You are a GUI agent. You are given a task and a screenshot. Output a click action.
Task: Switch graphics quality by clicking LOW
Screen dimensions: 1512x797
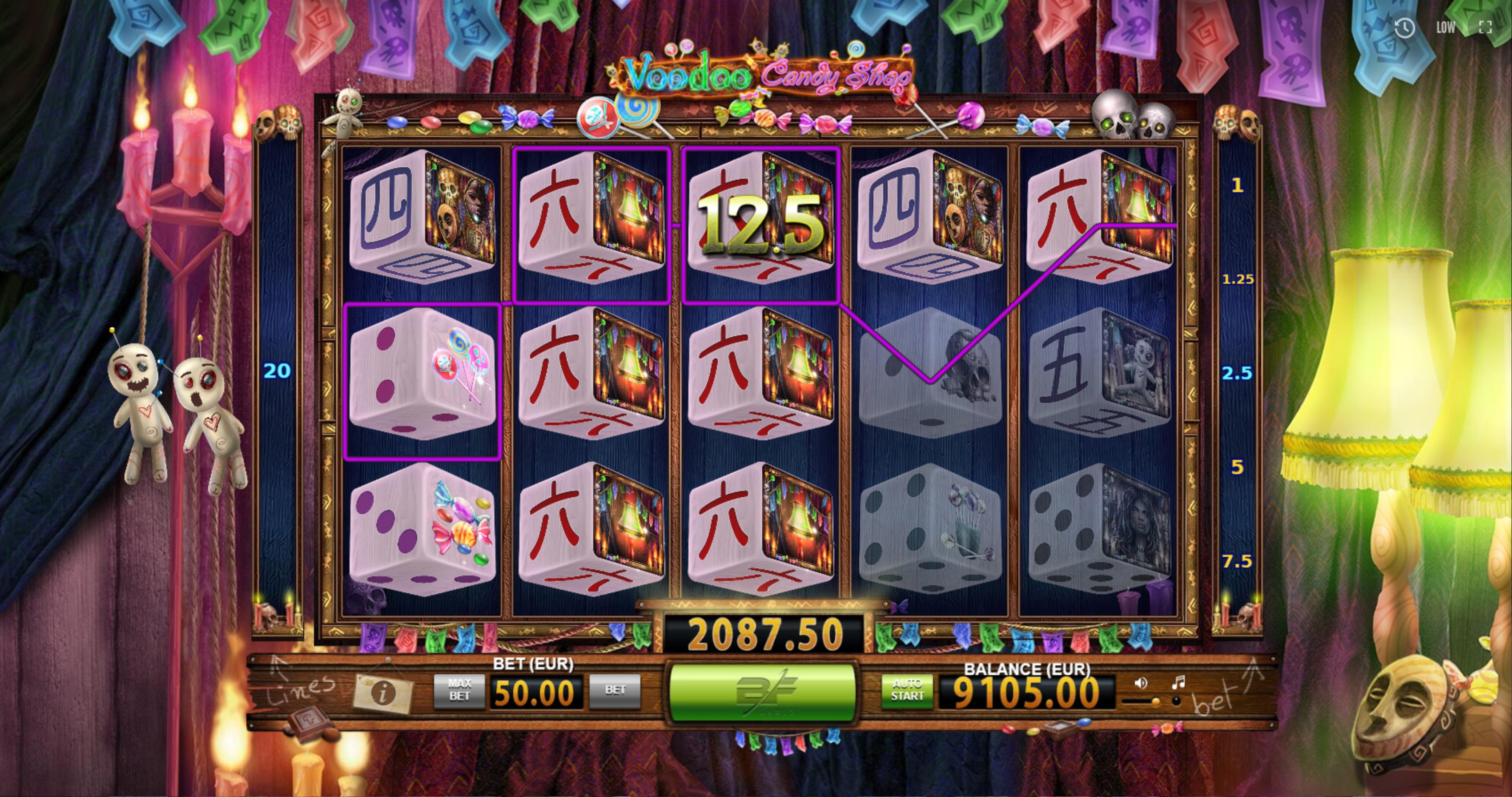pyautogui.click(x=1446, y=26)
